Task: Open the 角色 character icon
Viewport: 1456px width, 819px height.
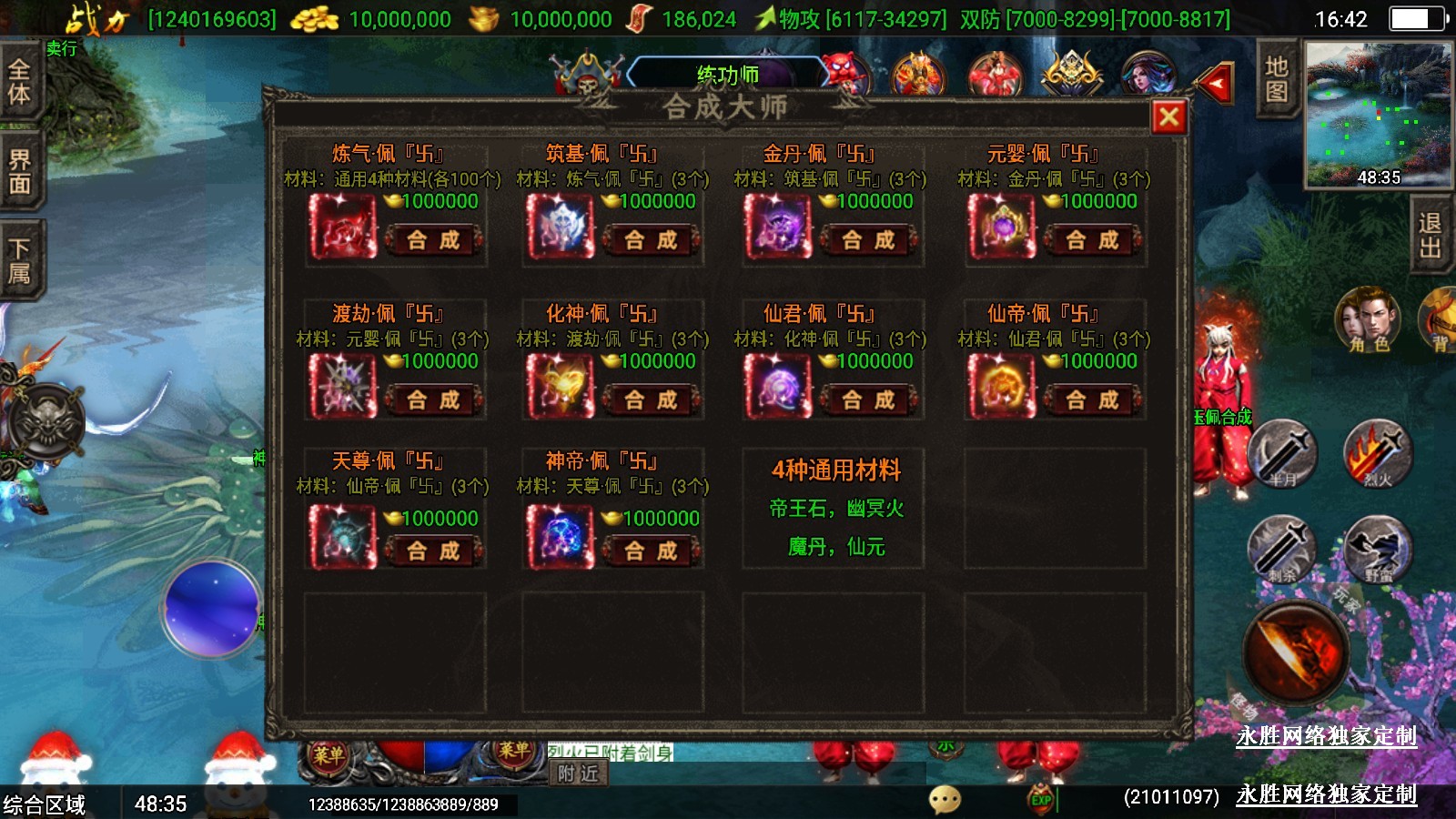Action: click(1368, 320)
